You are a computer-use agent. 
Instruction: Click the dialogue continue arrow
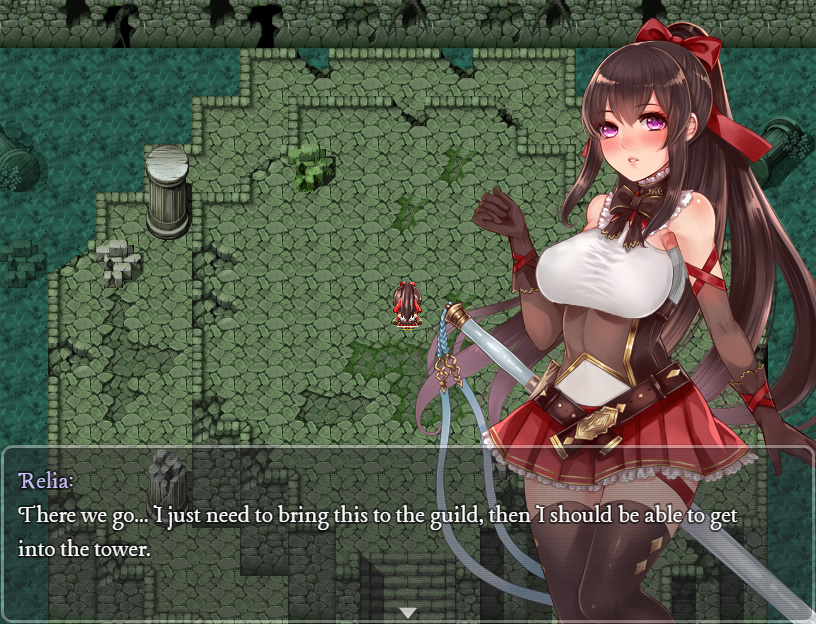pyautogui.click(x=407, y=612)
